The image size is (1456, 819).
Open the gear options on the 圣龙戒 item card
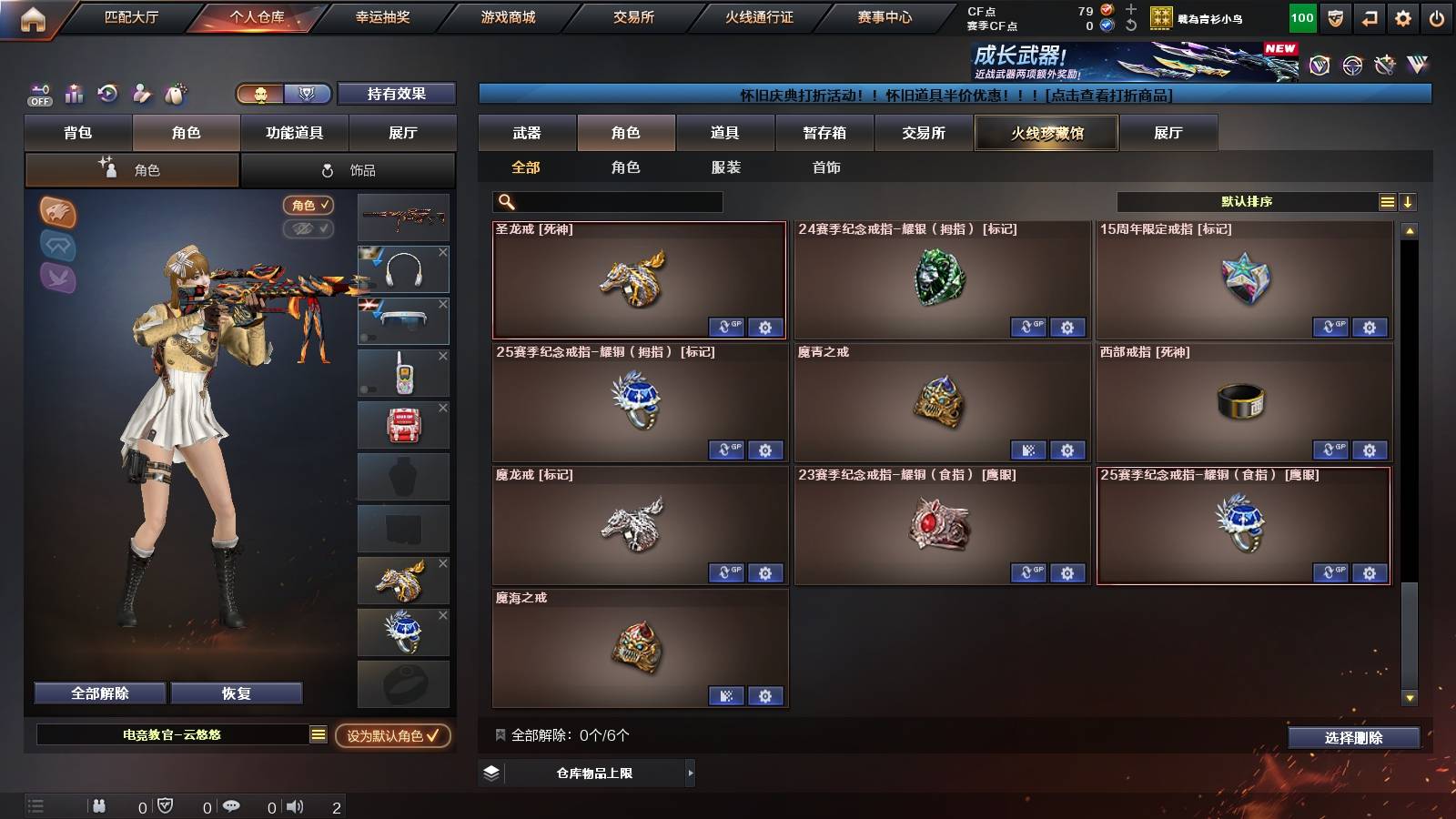[x=767, y=328]
